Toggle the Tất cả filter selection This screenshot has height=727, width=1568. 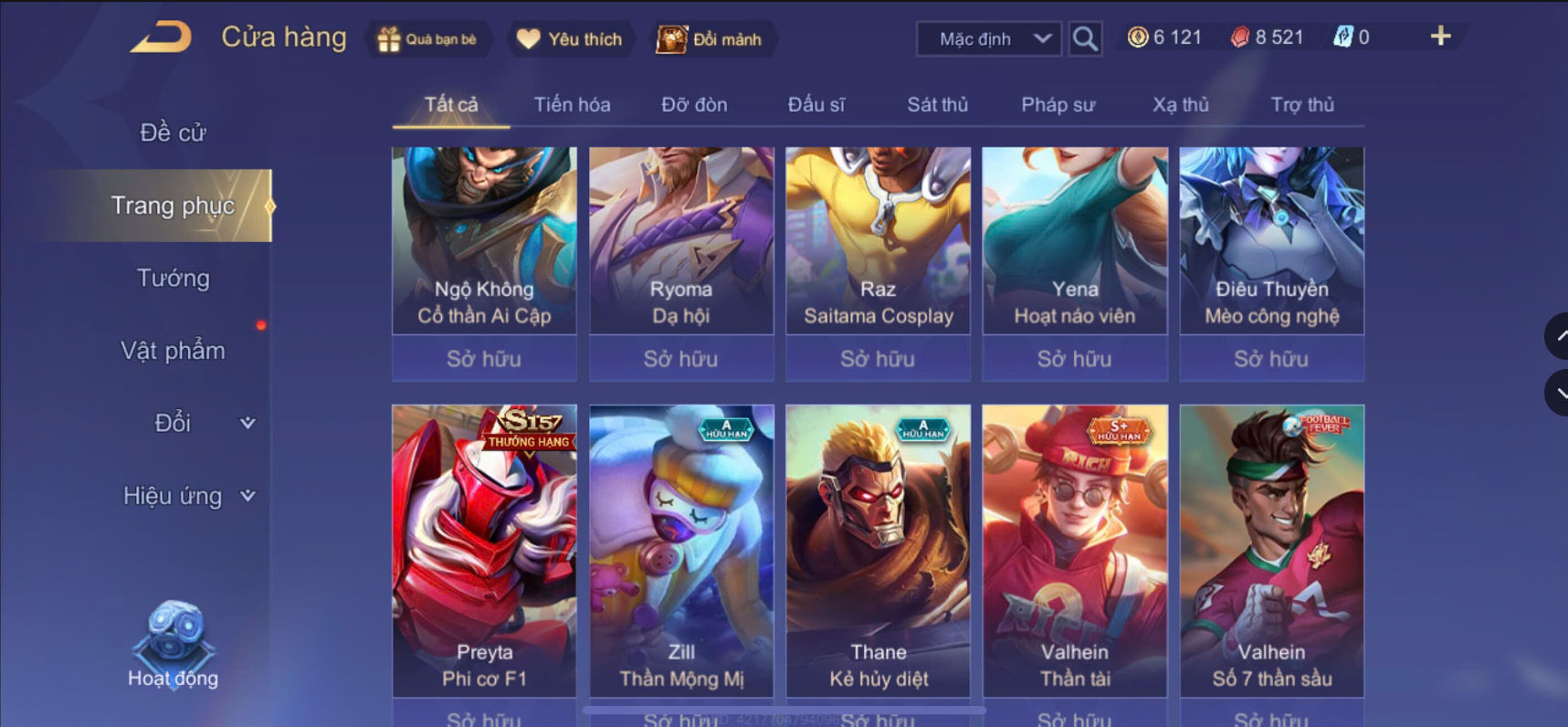click(x=448, y=104)
